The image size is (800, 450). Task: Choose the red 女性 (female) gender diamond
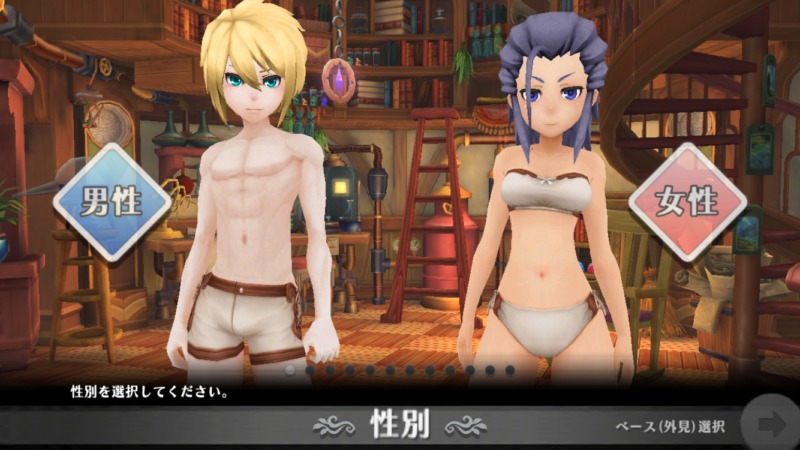coord(687,203)
